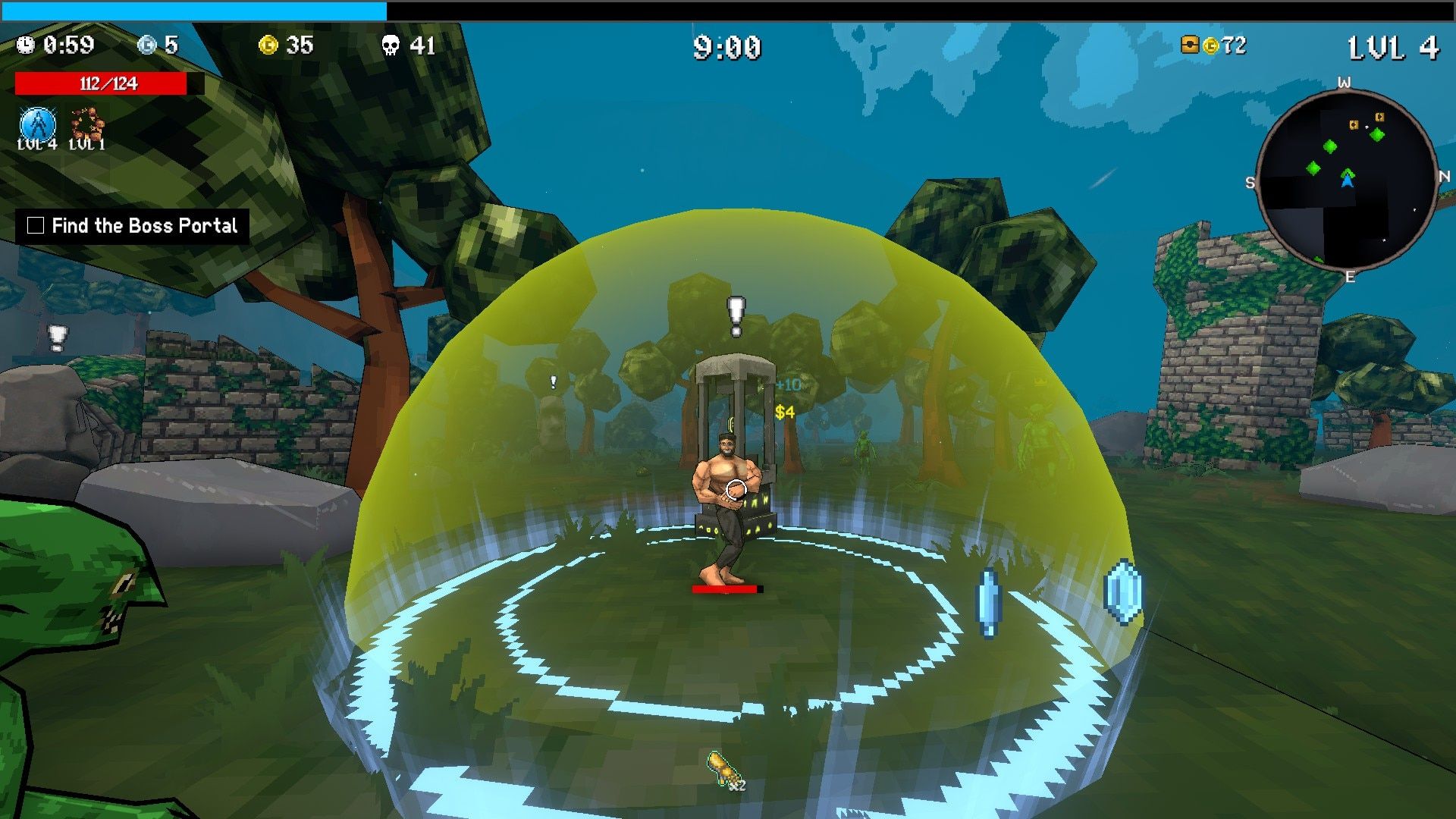
Task: Click the chest marker inside the minimap
Action: [x=1354, y=124]
